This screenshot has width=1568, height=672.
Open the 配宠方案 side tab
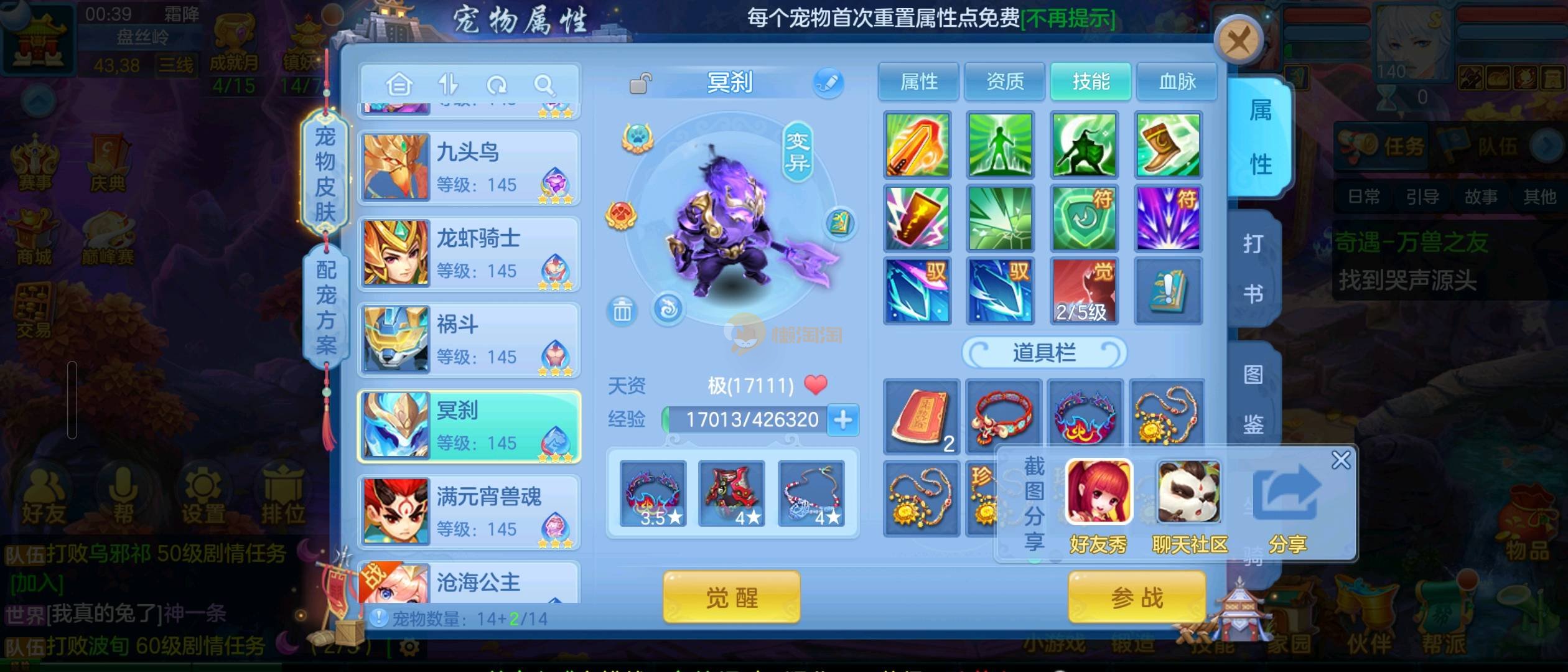325,307
